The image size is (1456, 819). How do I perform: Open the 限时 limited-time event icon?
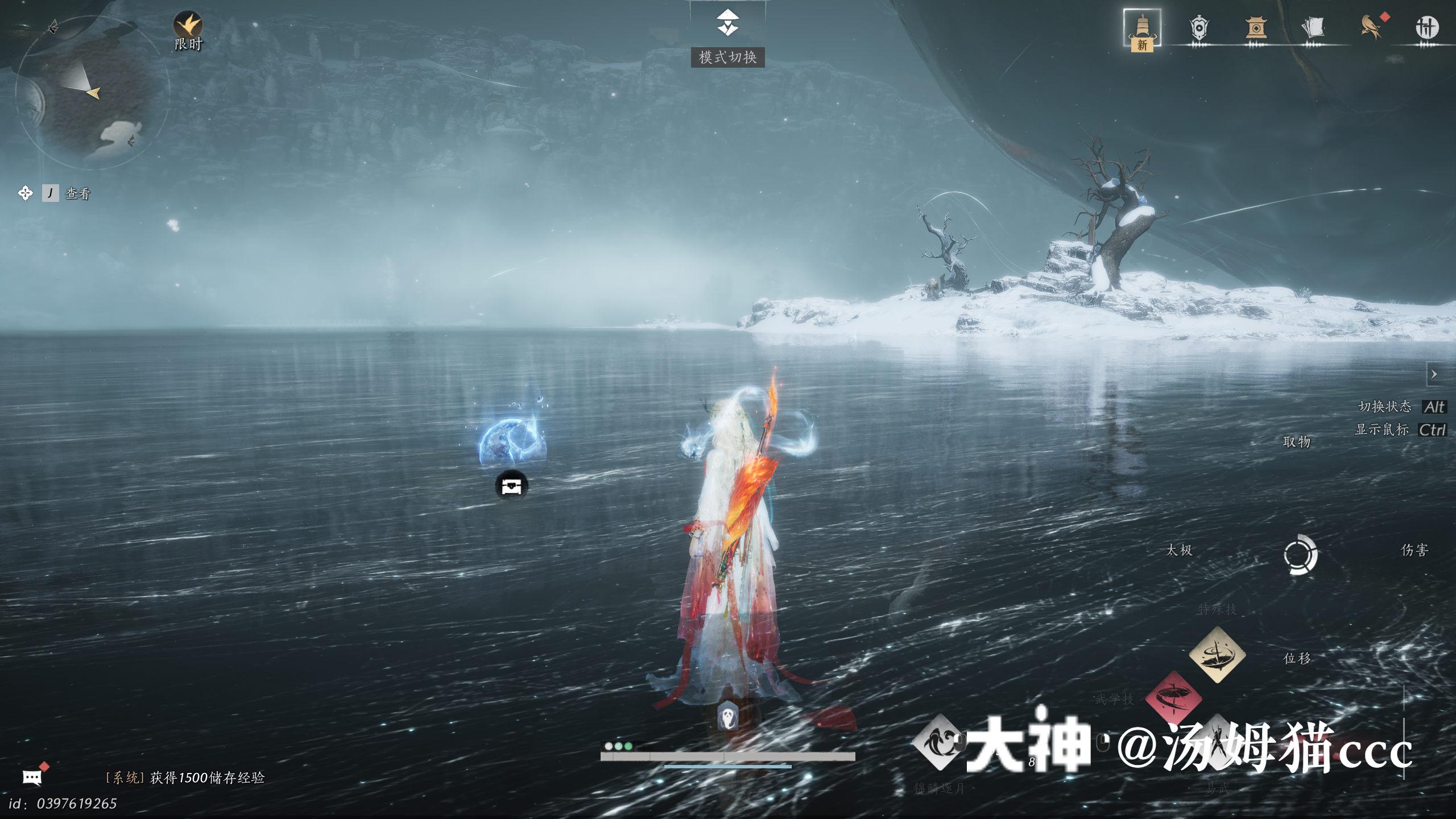pyautogui.click(x=188, y=26)
